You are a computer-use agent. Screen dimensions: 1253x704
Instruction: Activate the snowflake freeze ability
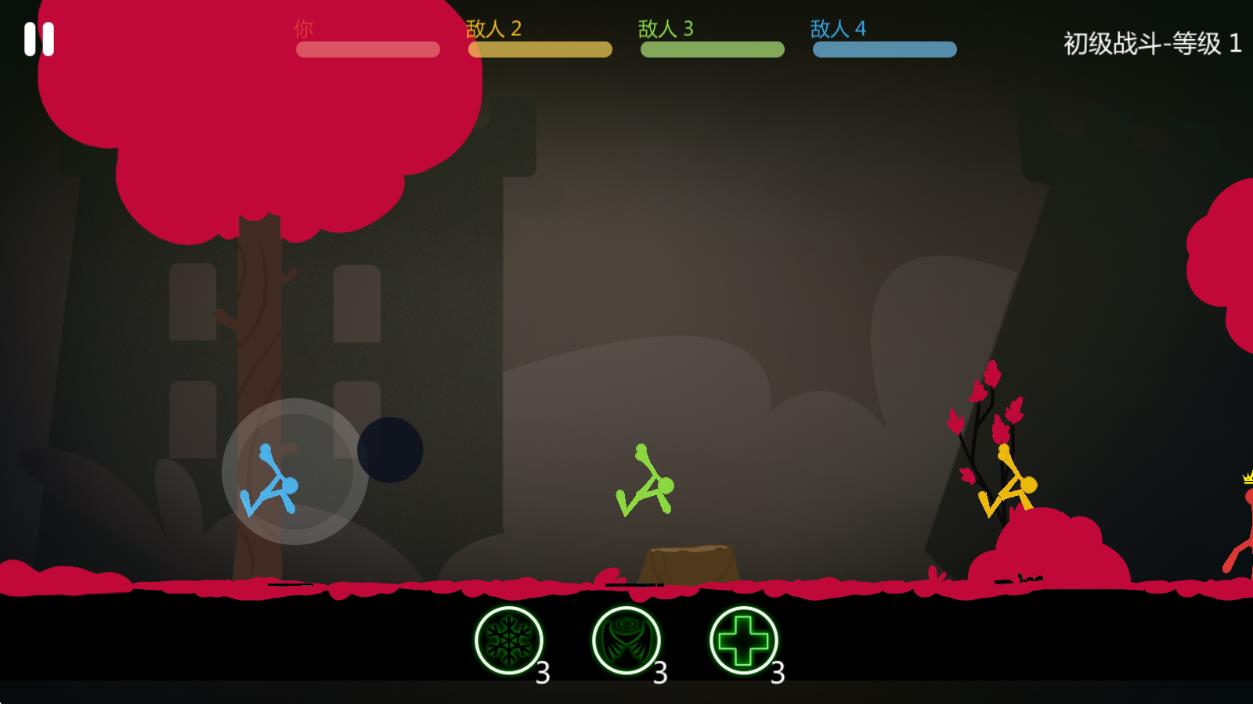509,640
